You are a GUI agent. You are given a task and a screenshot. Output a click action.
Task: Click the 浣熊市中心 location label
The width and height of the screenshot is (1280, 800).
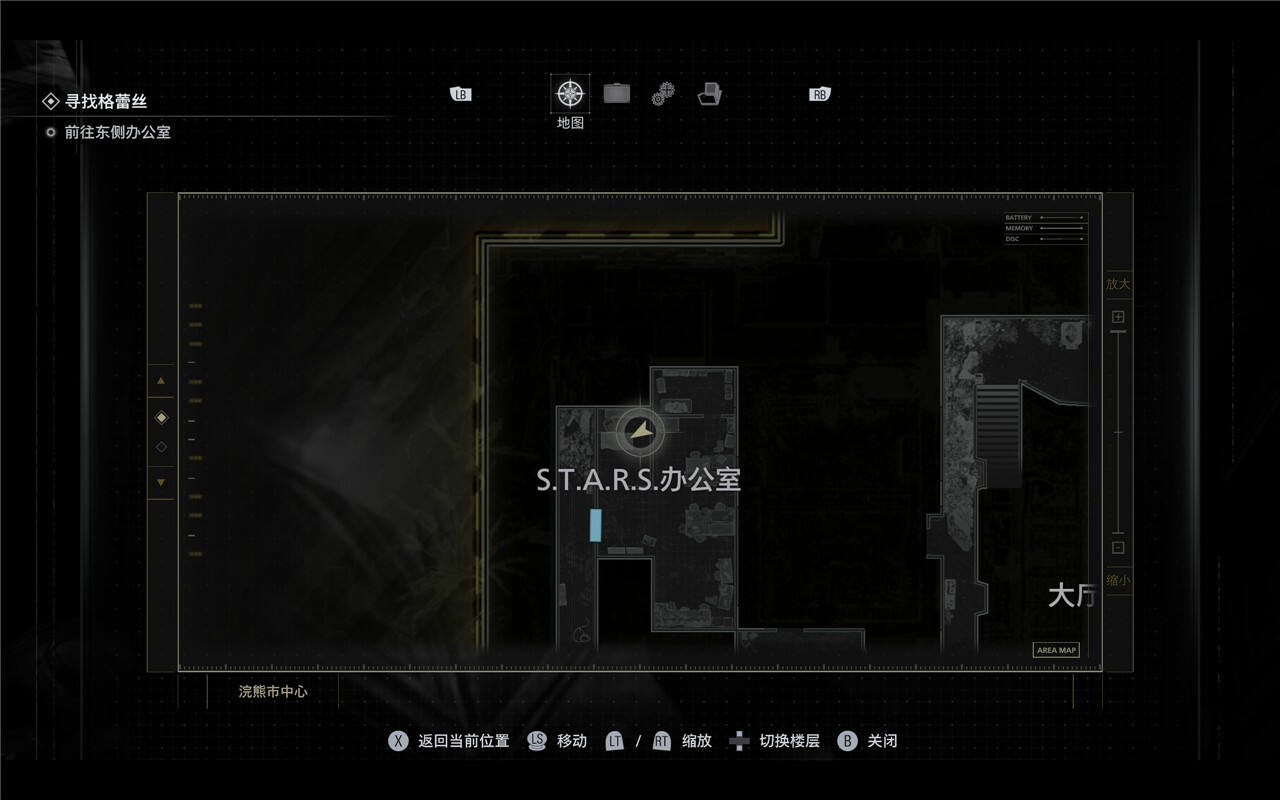273,691
